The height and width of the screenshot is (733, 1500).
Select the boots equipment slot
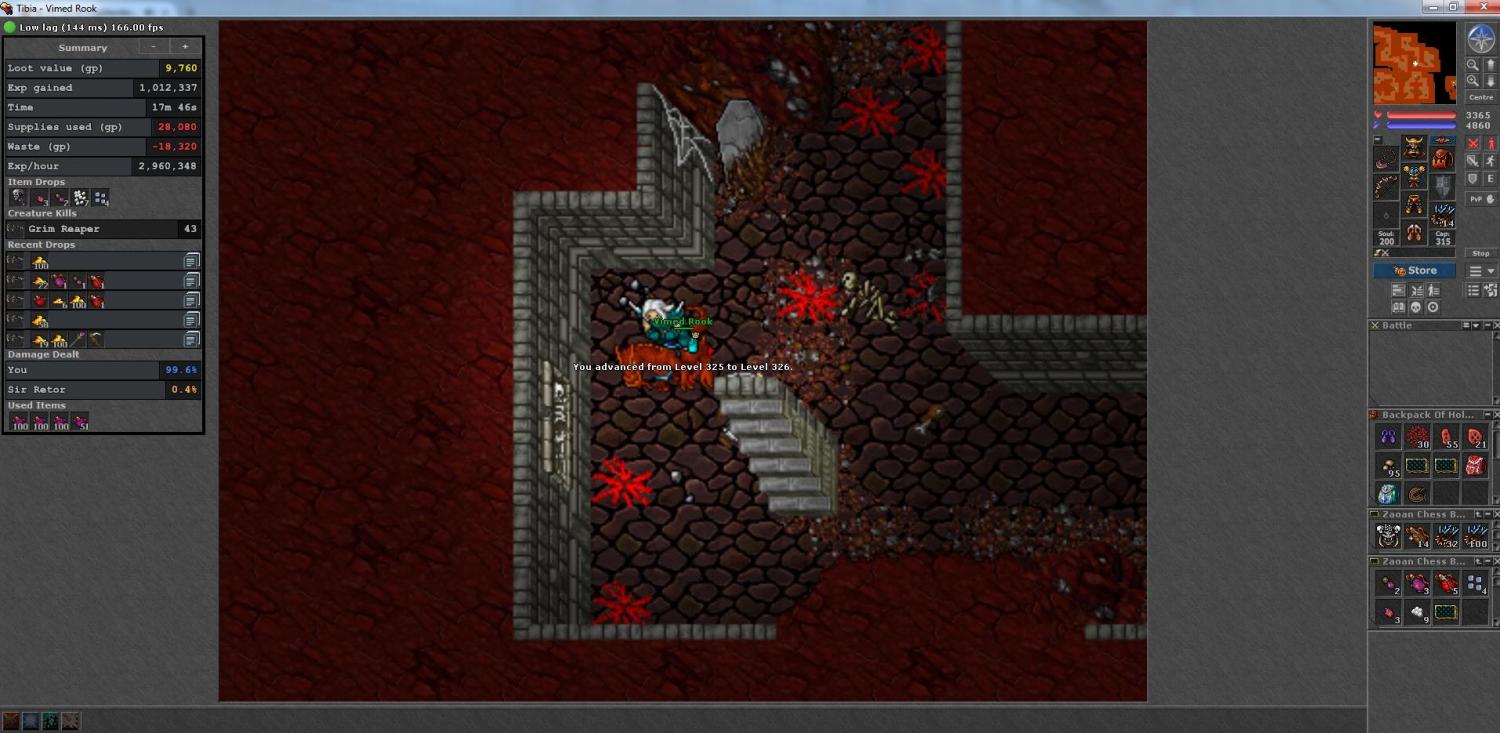coord(1414,233)
